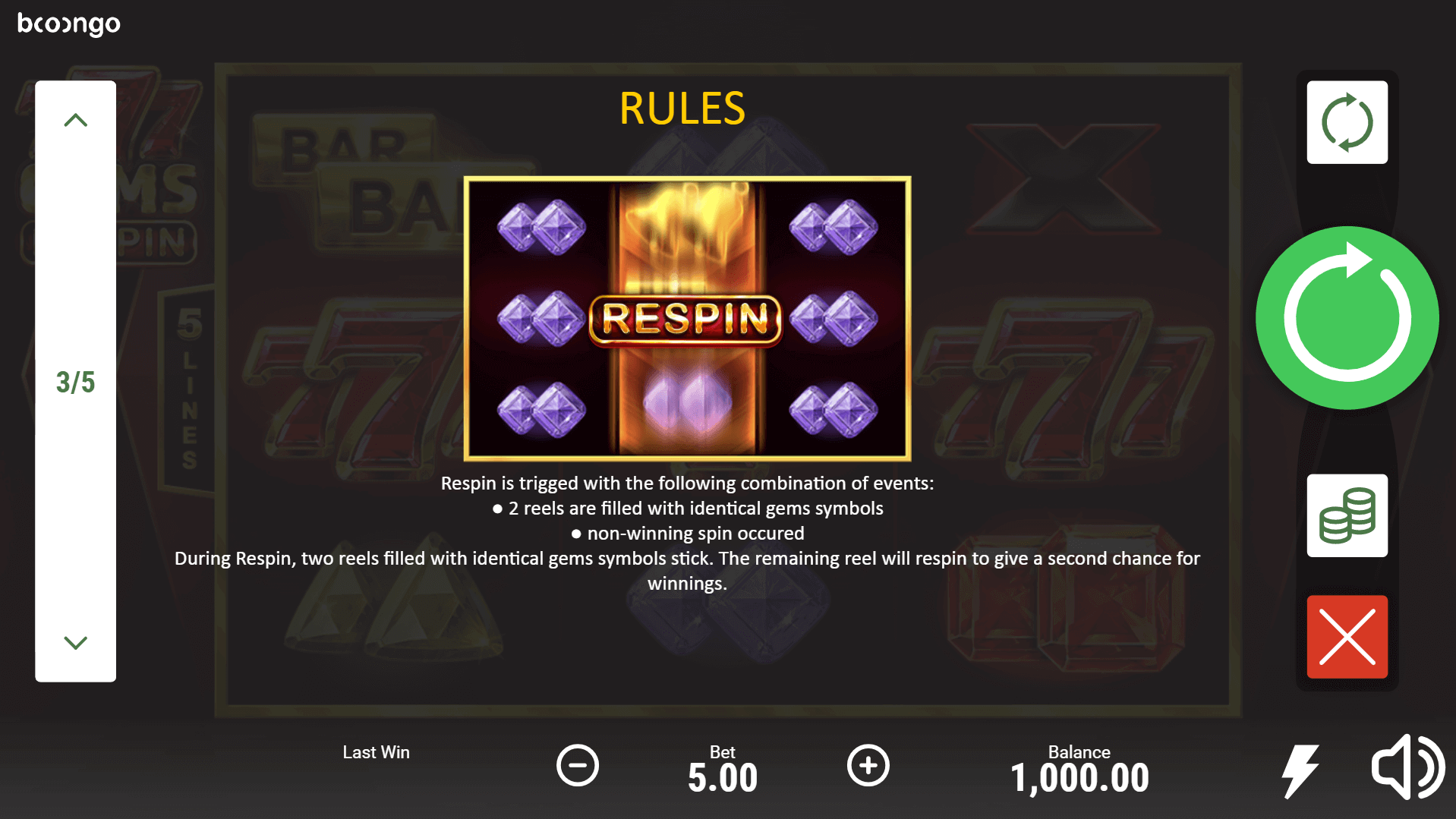
Task: Mute sound with the speaker icon
Action: pyautogui.click(x=1407, y=767)
